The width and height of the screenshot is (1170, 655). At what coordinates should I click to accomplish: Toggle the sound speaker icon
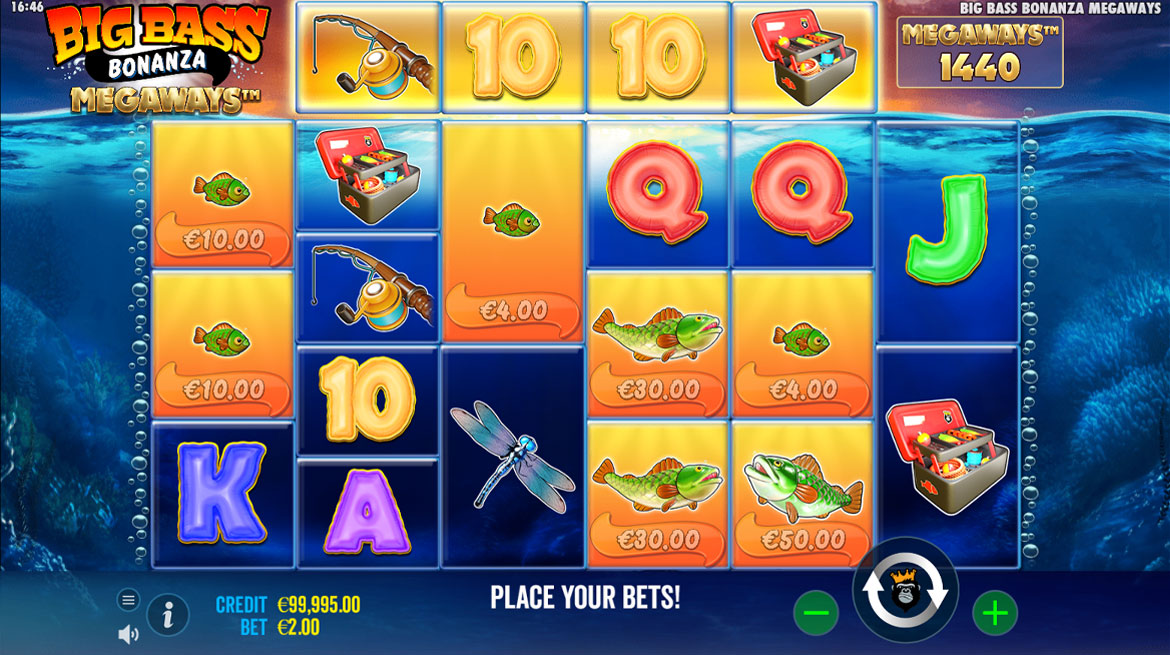(128, 634)
